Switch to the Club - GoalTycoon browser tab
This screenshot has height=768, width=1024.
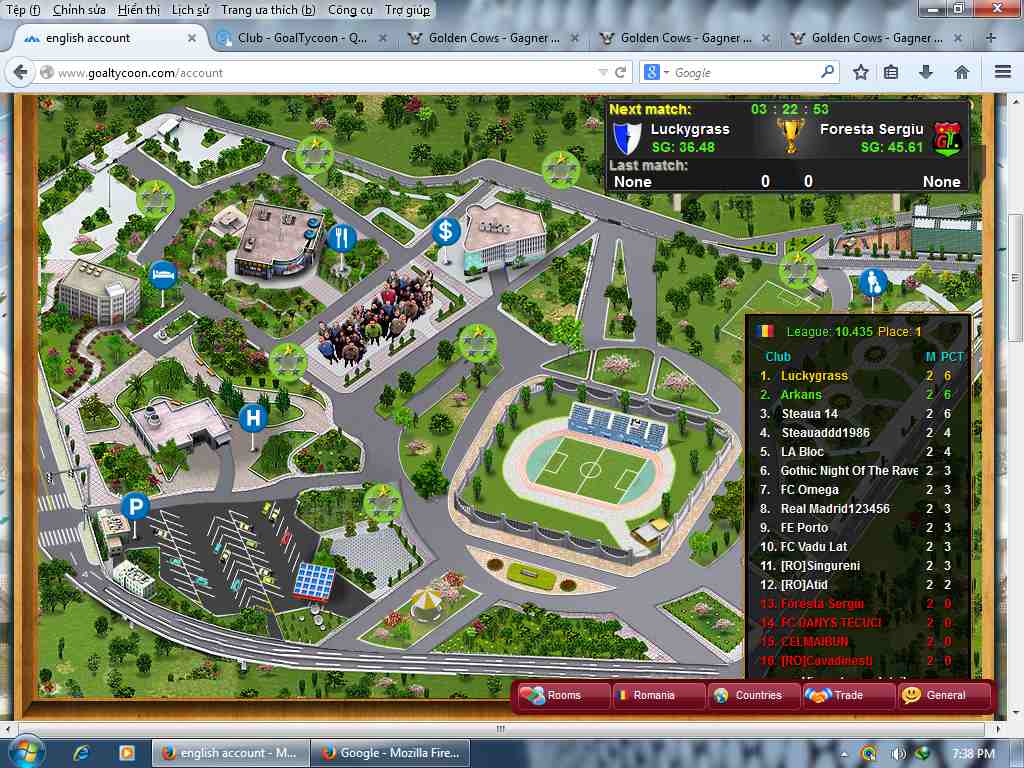click(302, 38)
